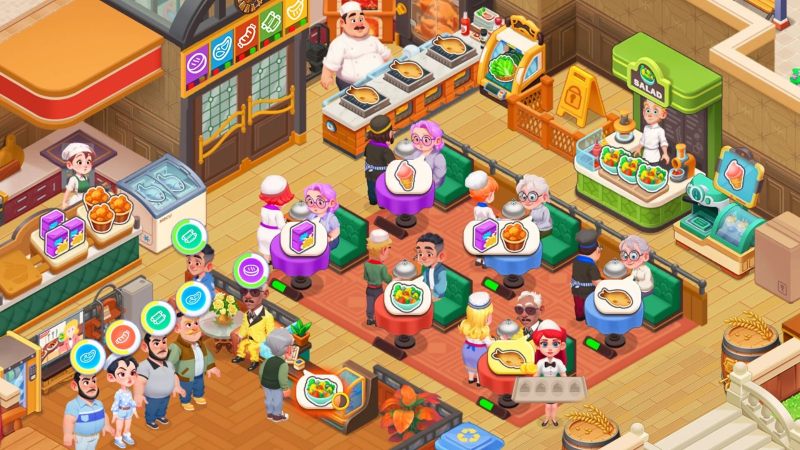The height and width of the screenshot is (450, 800).
Task: Click the salad bubble beside the gray-haired customer
Action: [319, 388]
